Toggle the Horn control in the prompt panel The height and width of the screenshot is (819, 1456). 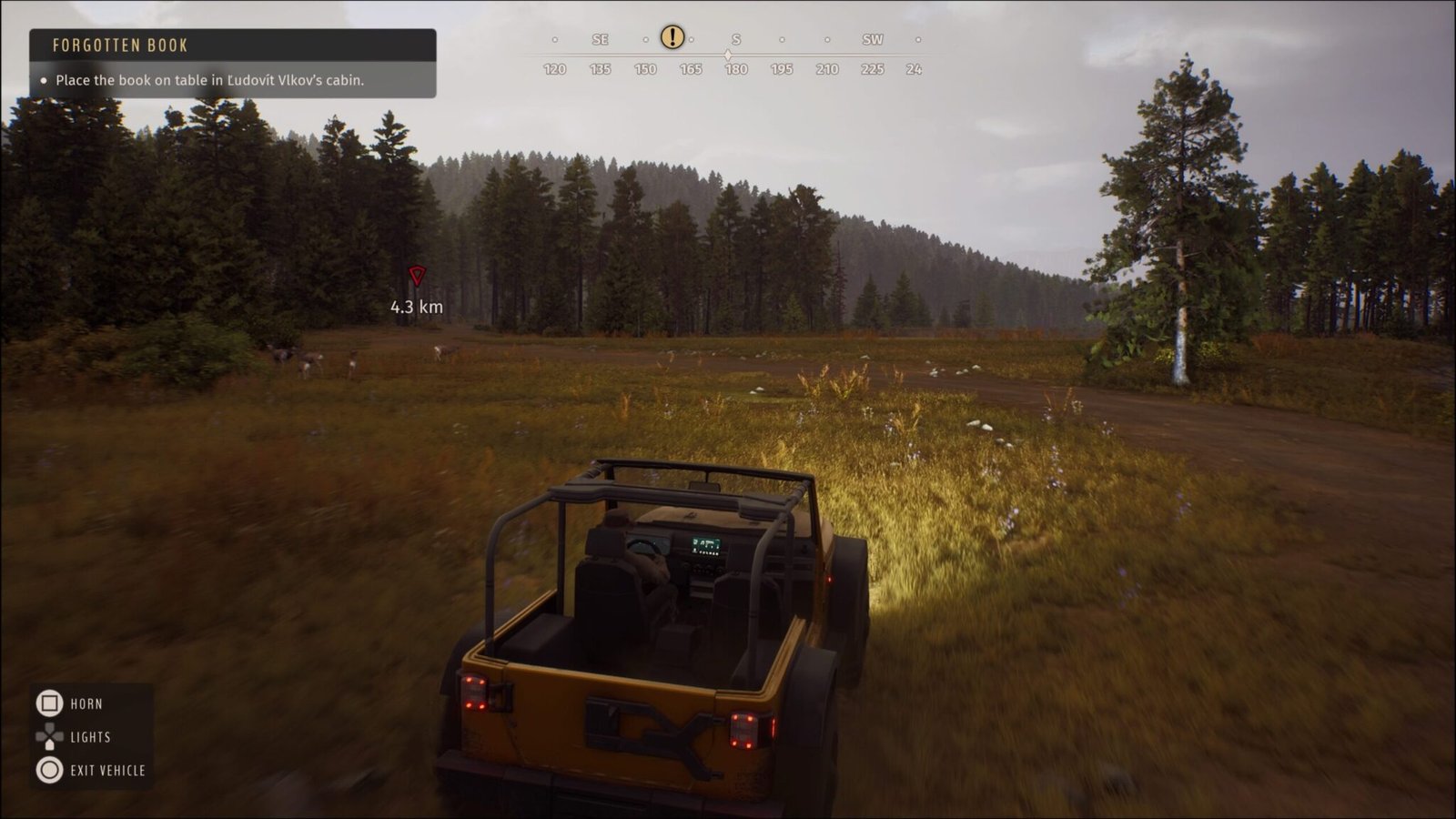[x=86, y=703]
